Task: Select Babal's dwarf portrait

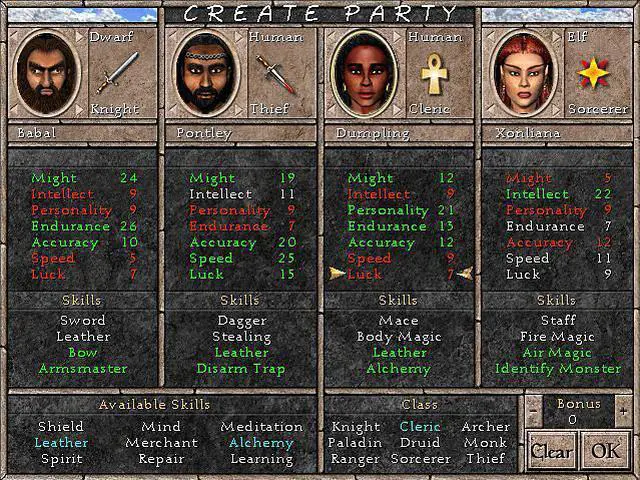Action: [46, 74]
